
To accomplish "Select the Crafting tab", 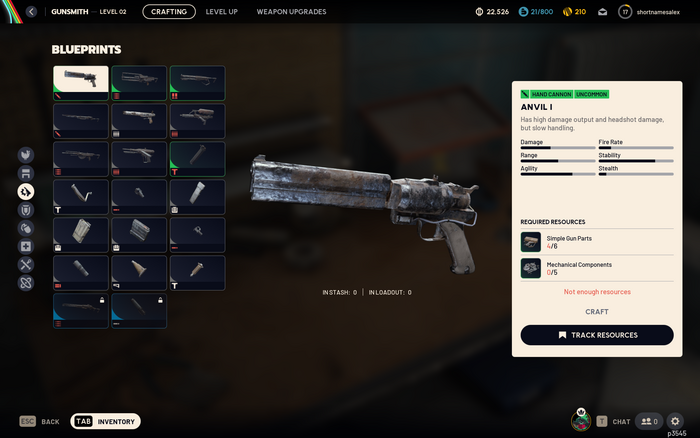I will pos(169,12).
